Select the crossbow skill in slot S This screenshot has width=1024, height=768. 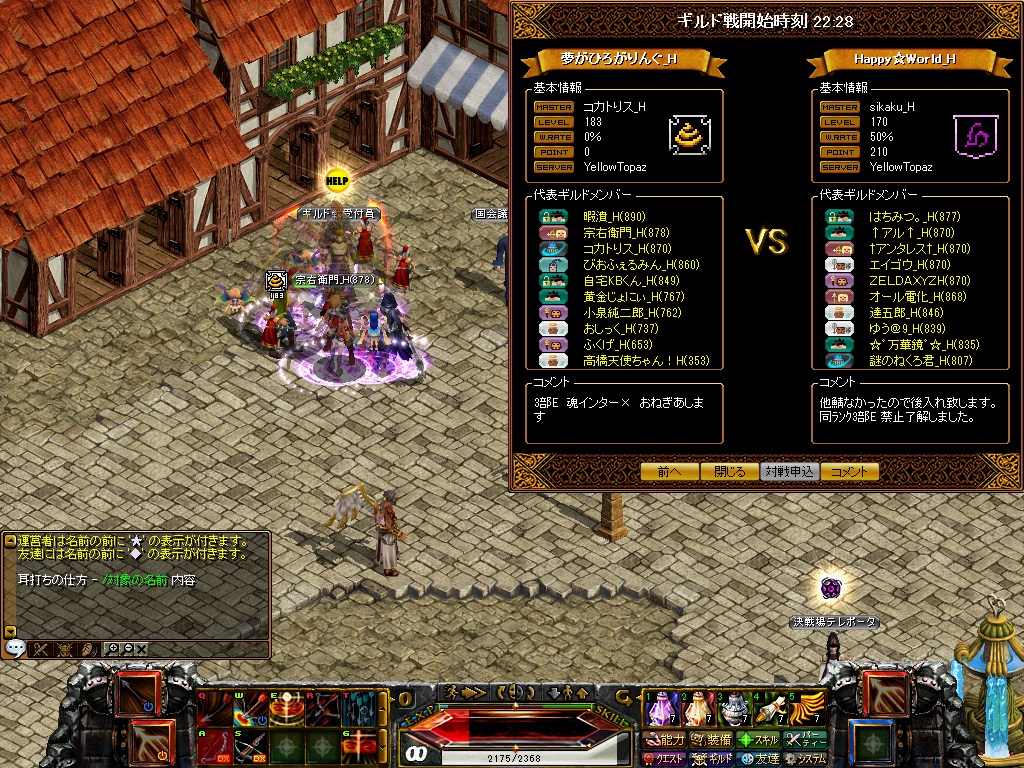coord(248,746)
